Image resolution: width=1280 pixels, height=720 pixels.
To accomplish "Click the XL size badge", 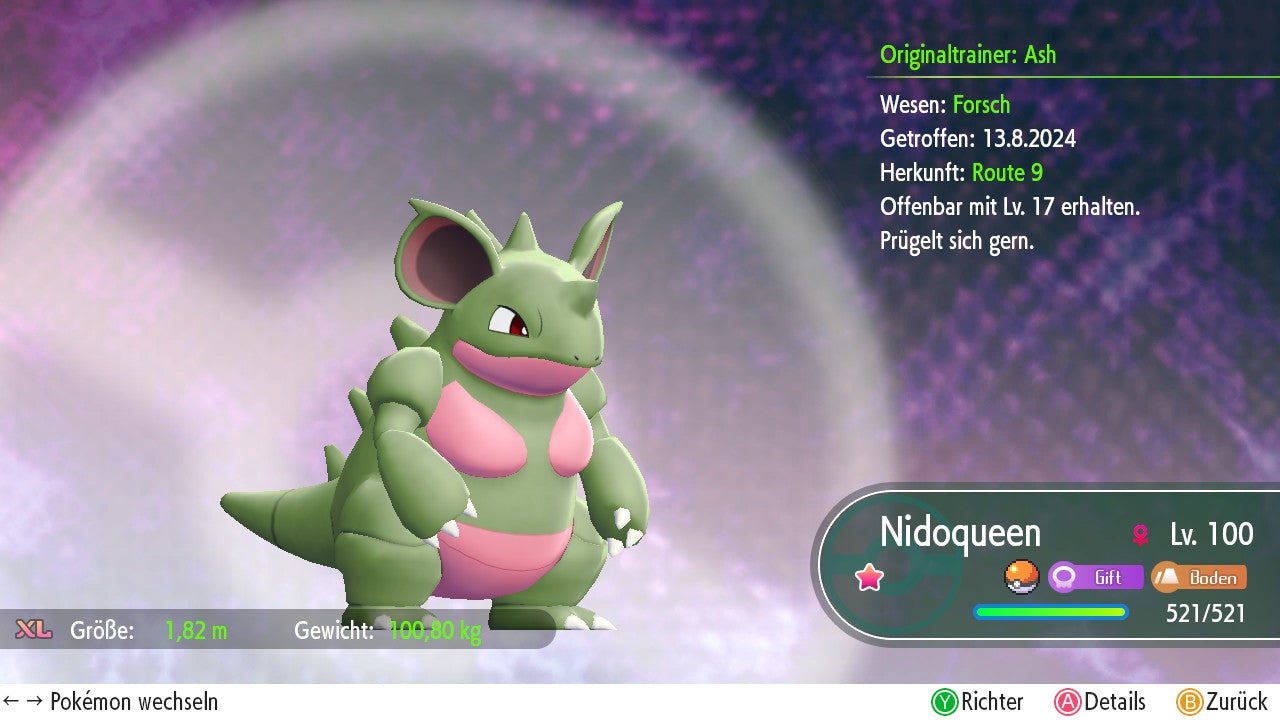I will (33, 630).
